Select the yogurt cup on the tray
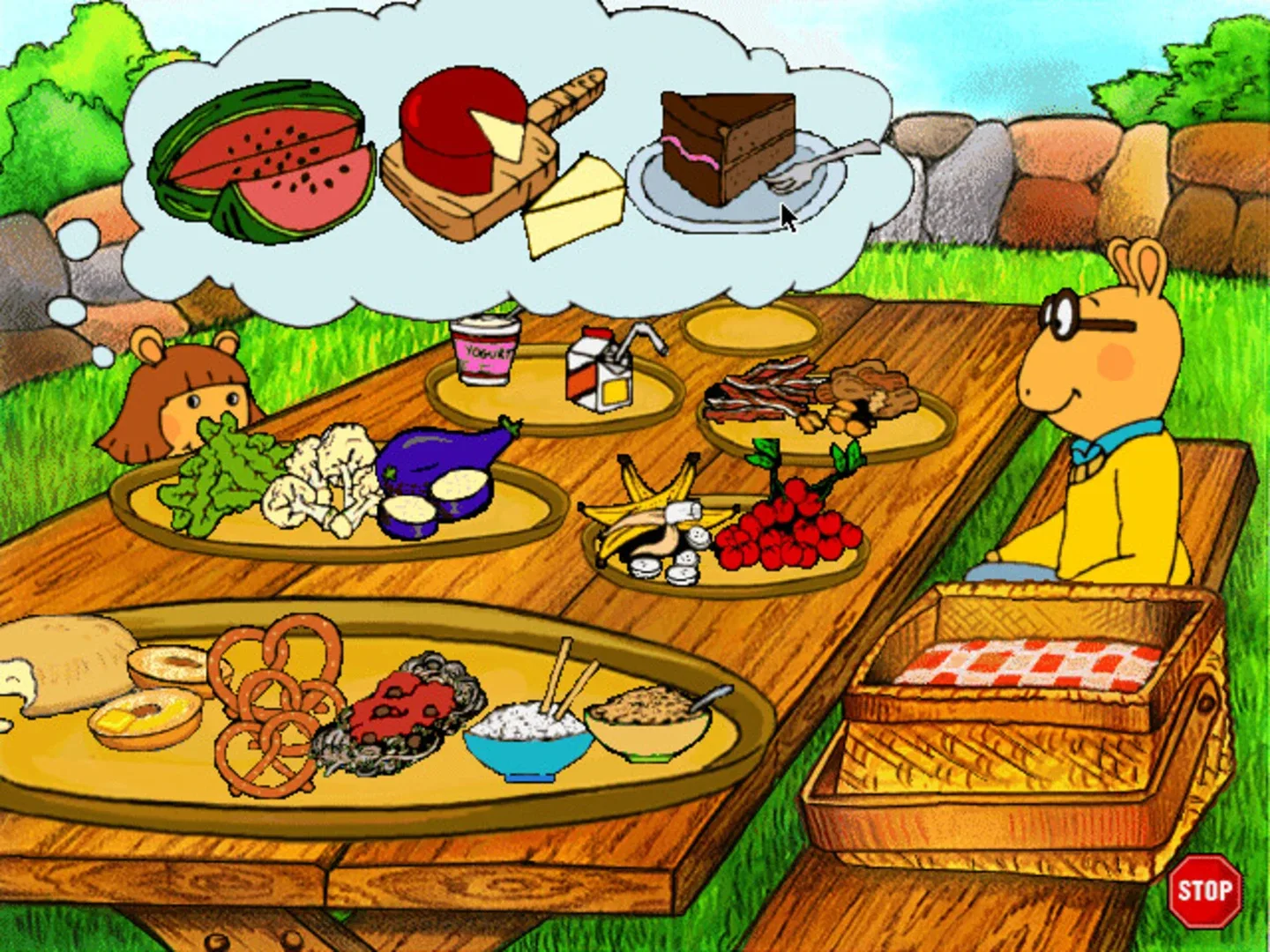 click(483, 353)
